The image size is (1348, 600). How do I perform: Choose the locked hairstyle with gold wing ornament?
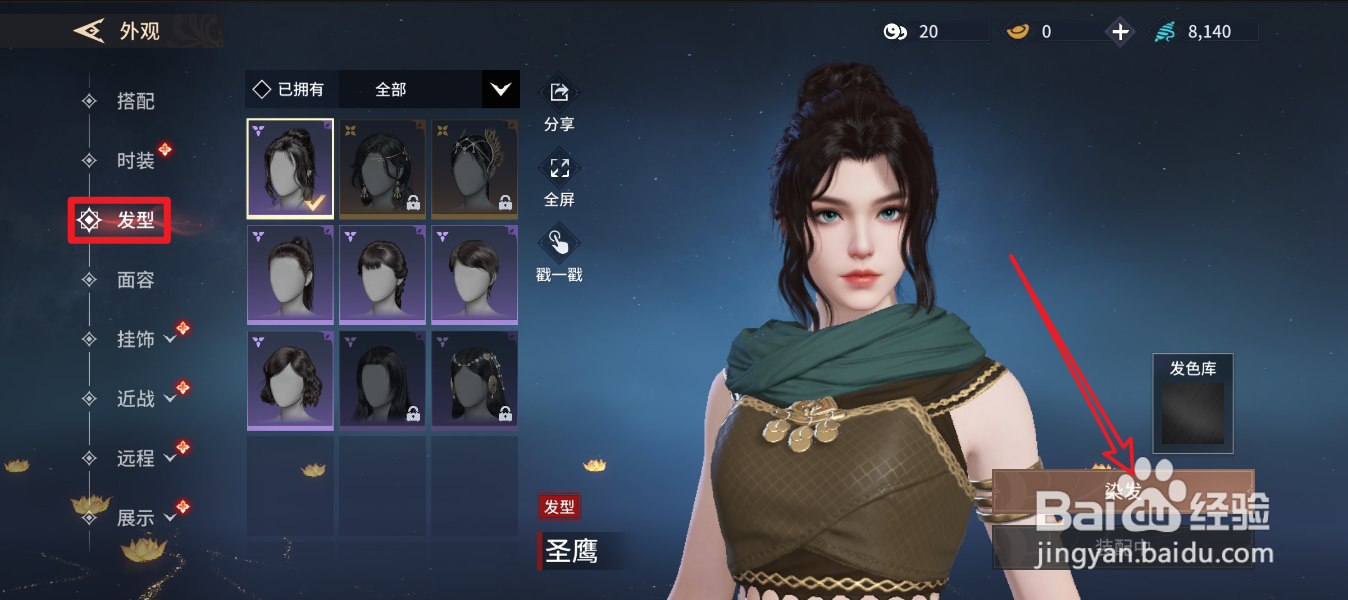pos(474,168)
